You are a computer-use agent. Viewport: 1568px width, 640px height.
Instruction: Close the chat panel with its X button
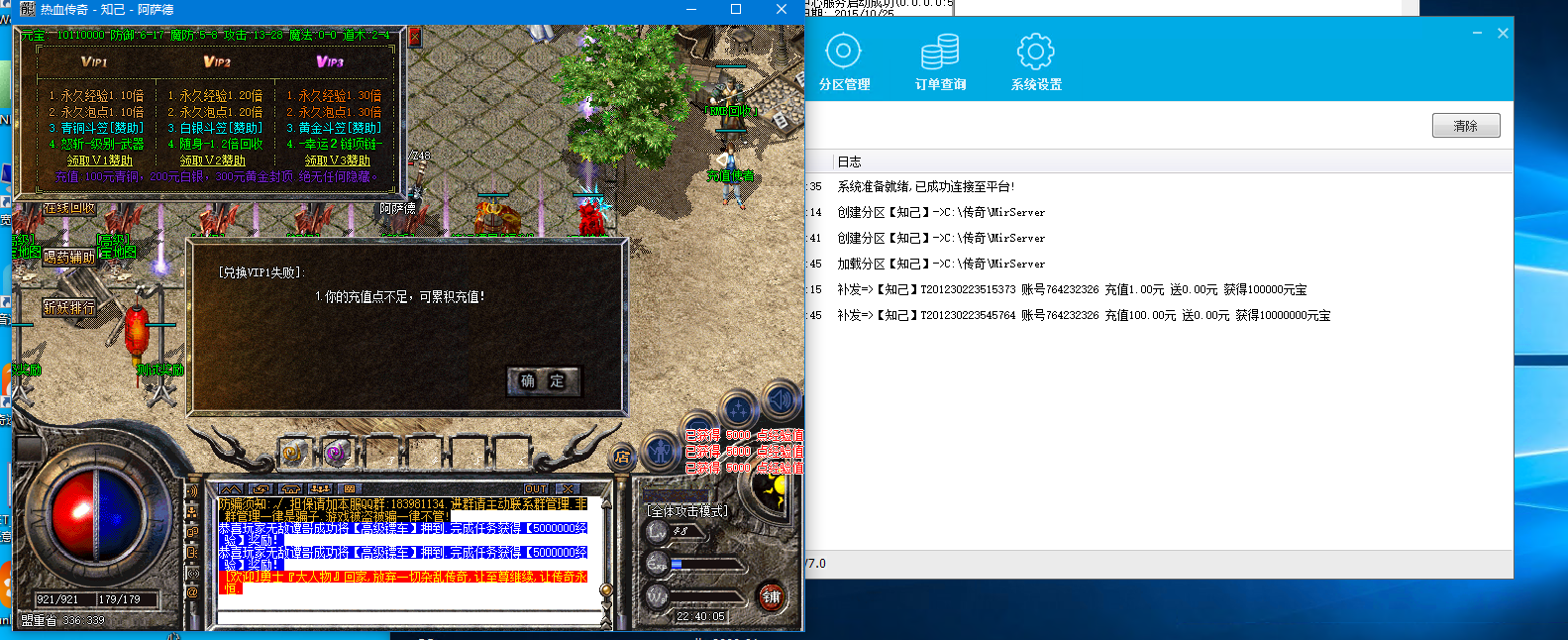click(x=567, y=488)
